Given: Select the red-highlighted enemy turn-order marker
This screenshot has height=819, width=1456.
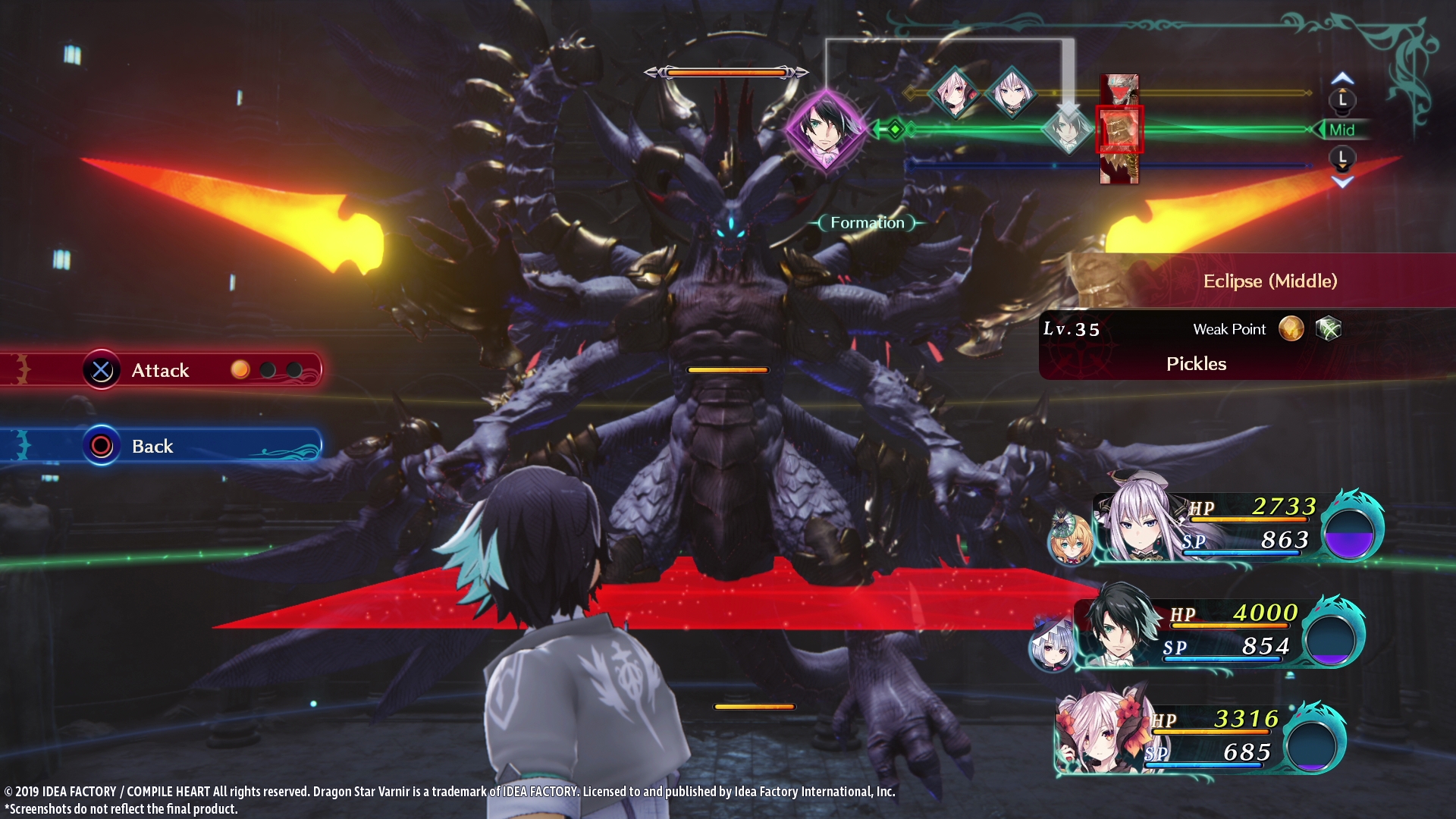Looking at the screenshot, I should tap(1119, 130).
